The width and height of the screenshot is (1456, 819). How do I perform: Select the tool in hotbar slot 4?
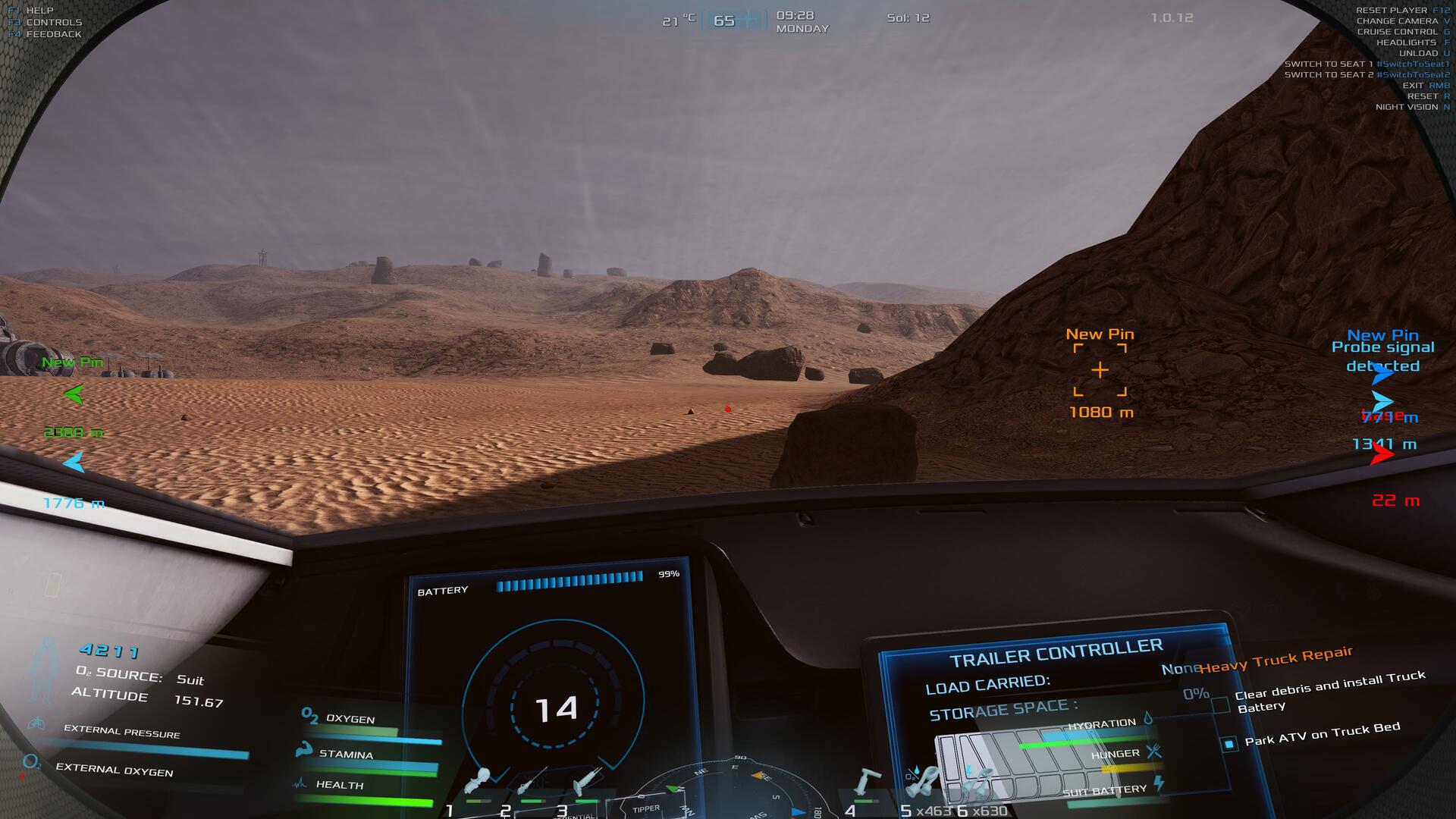pos(867,783)
